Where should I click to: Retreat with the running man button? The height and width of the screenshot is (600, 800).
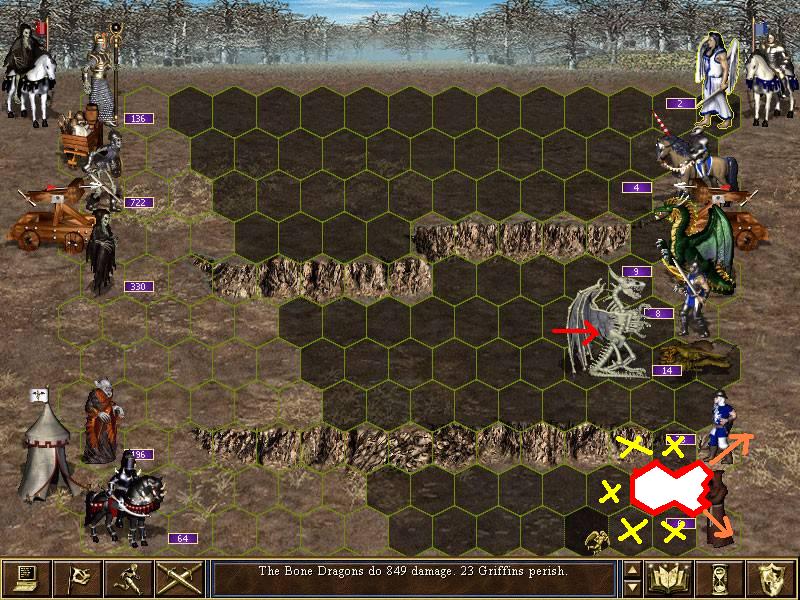coord(129,578)
